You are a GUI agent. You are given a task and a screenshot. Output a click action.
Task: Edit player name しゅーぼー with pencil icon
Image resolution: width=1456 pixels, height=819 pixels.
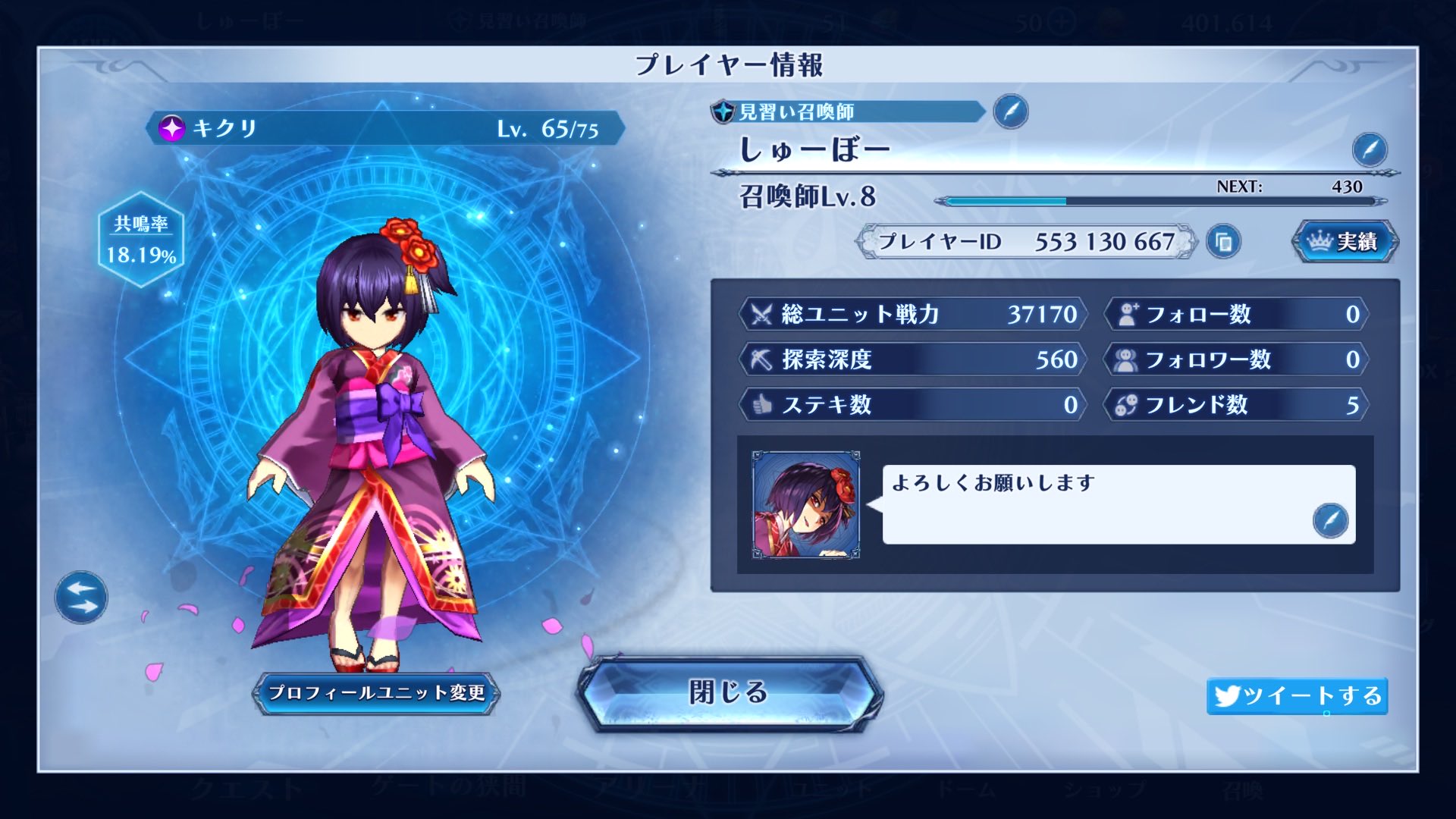coord(1369,150)
